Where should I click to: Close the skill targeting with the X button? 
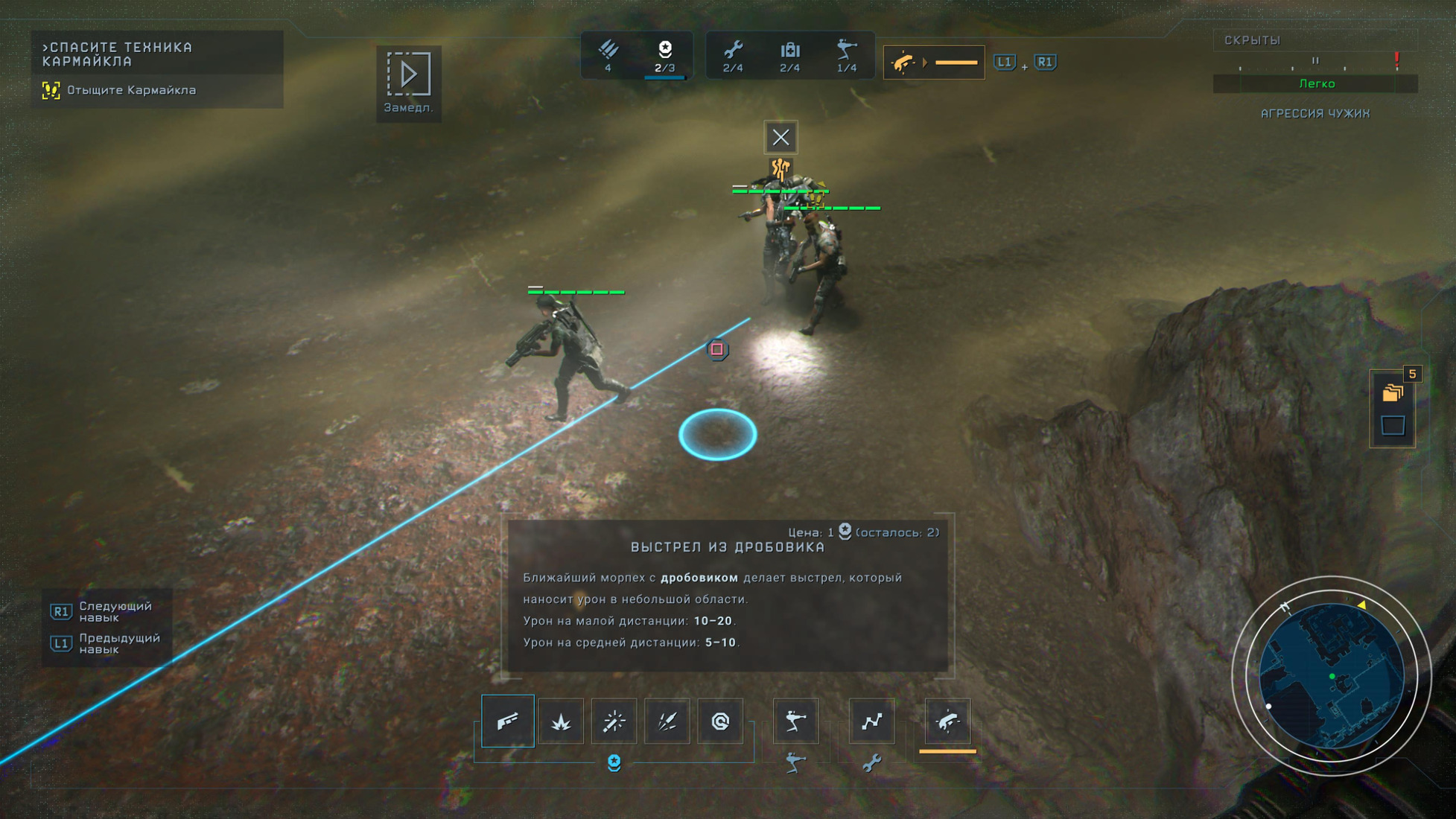[781, 137]
